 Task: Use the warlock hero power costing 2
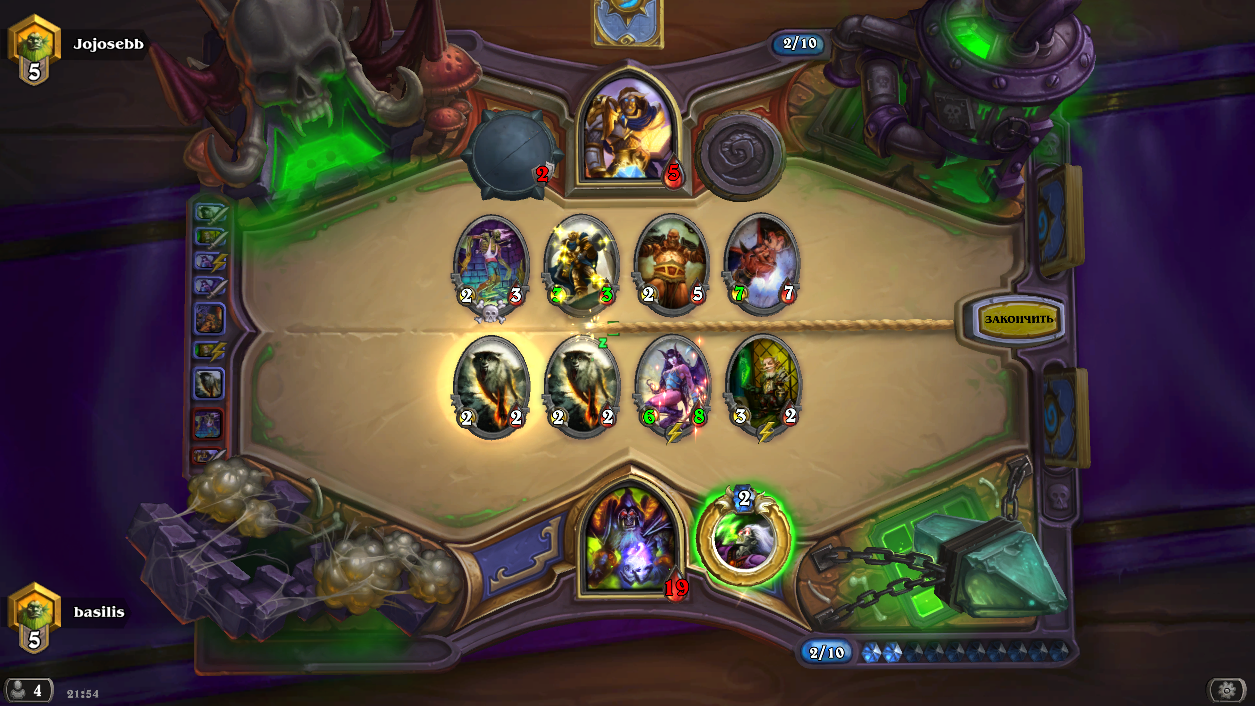(744, 540)
